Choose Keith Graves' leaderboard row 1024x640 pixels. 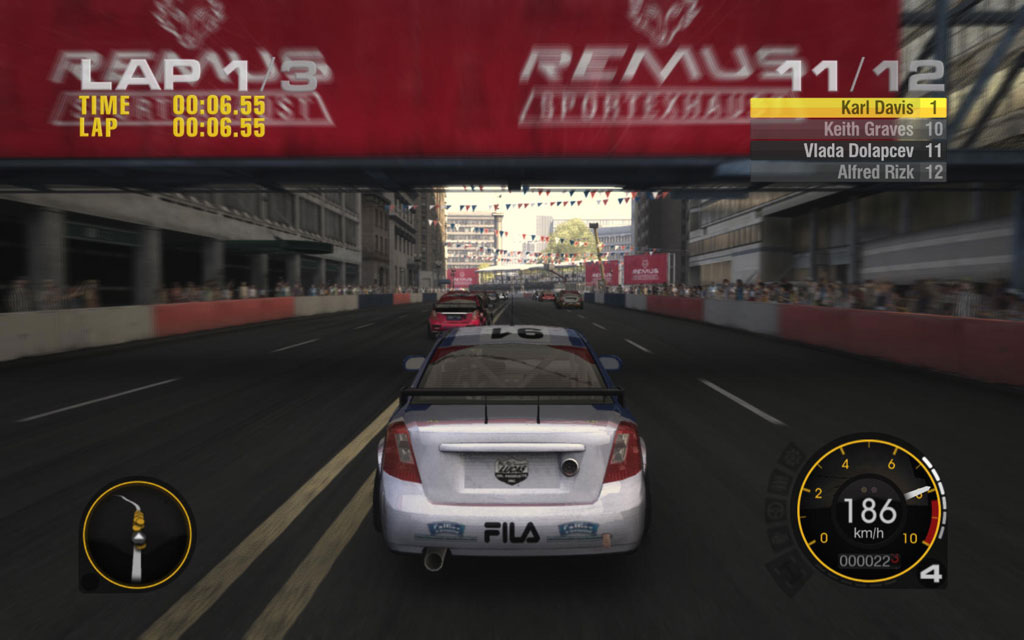pos(848,129)
